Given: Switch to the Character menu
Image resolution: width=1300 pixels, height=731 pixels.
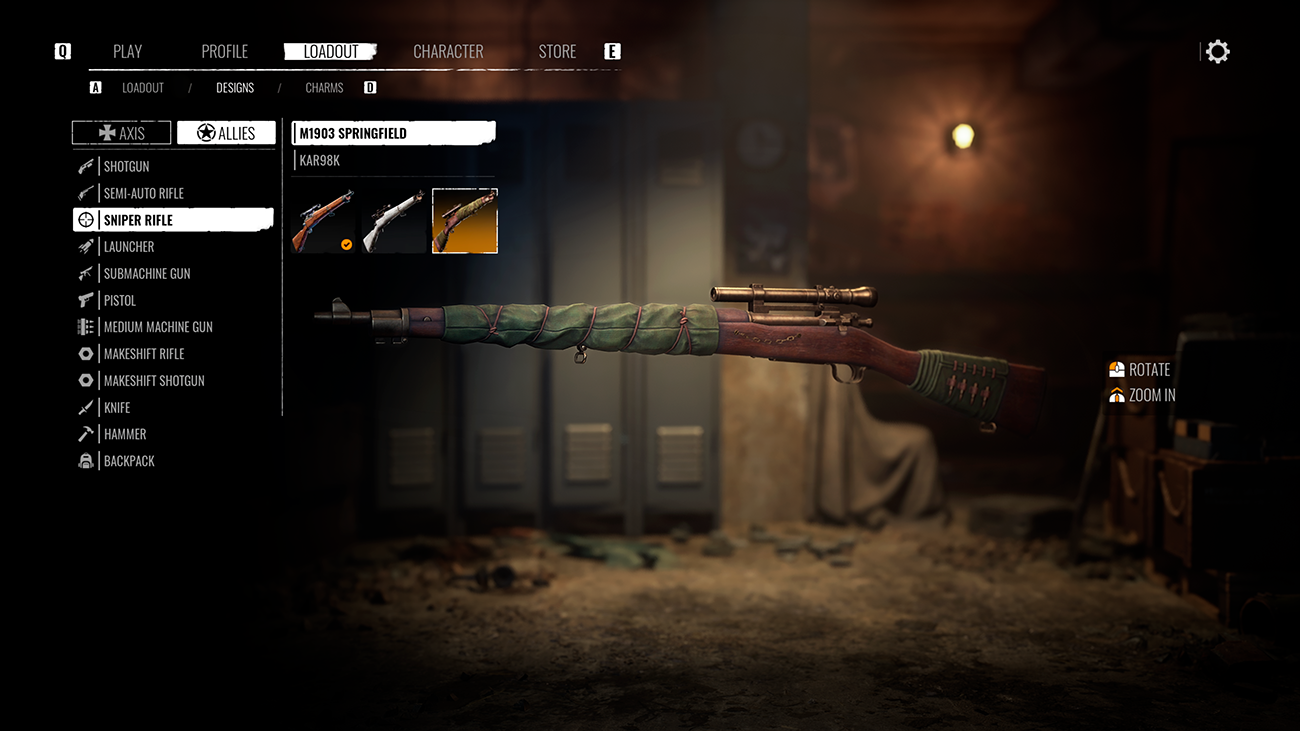Looking at the screenshot, I should 448,51.
